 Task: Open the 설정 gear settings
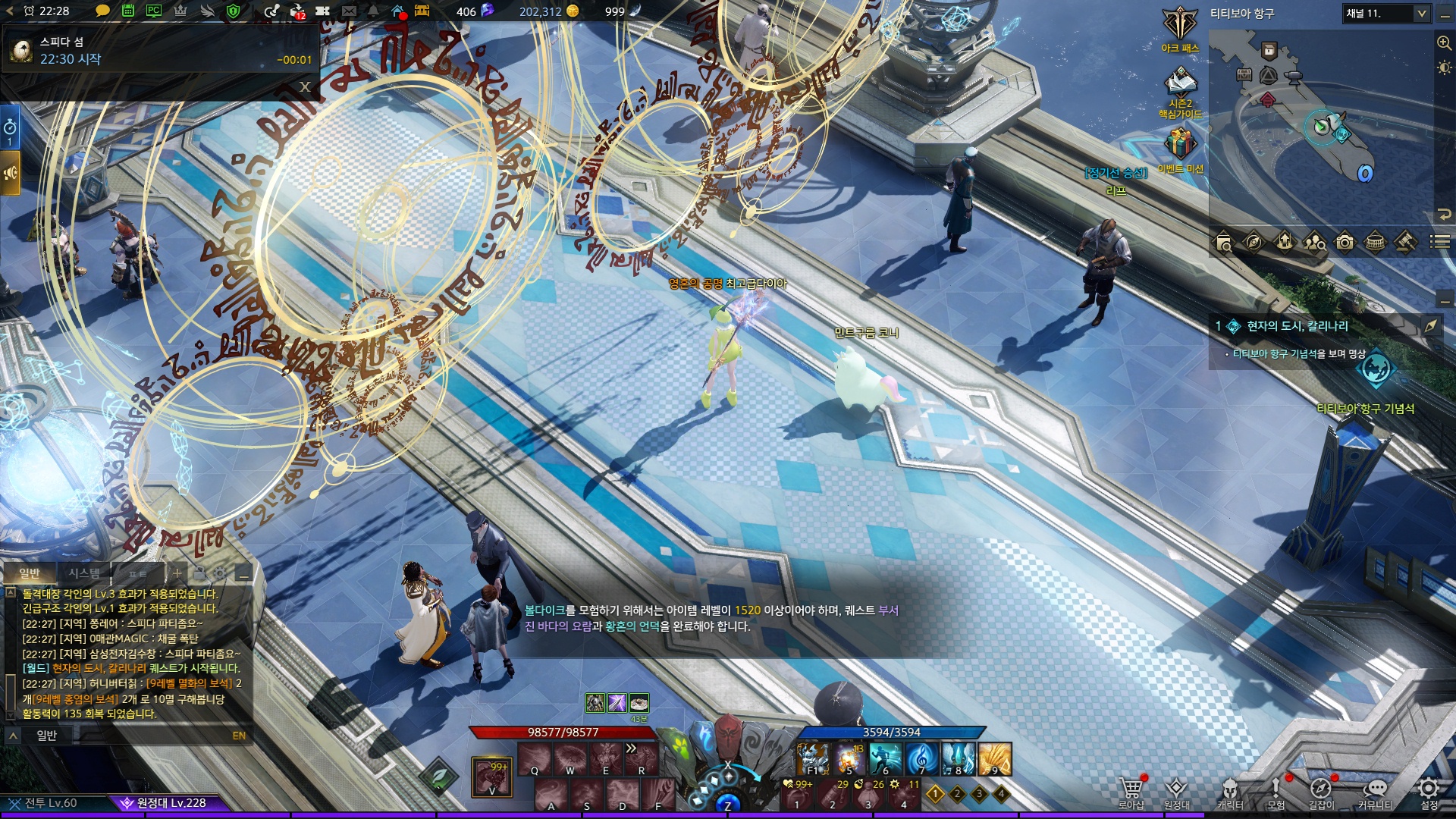click(x=1429, y=789)
